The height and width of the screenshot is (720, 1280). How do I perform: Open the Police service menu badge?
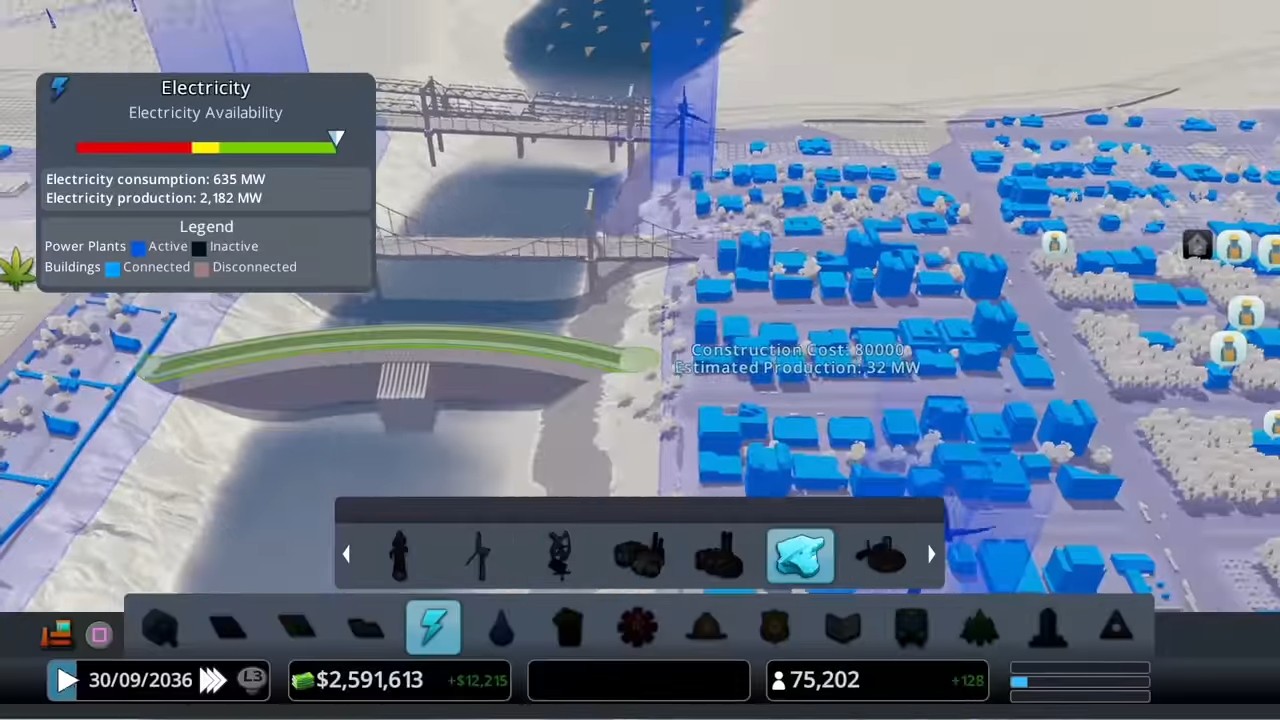(775, 627)
